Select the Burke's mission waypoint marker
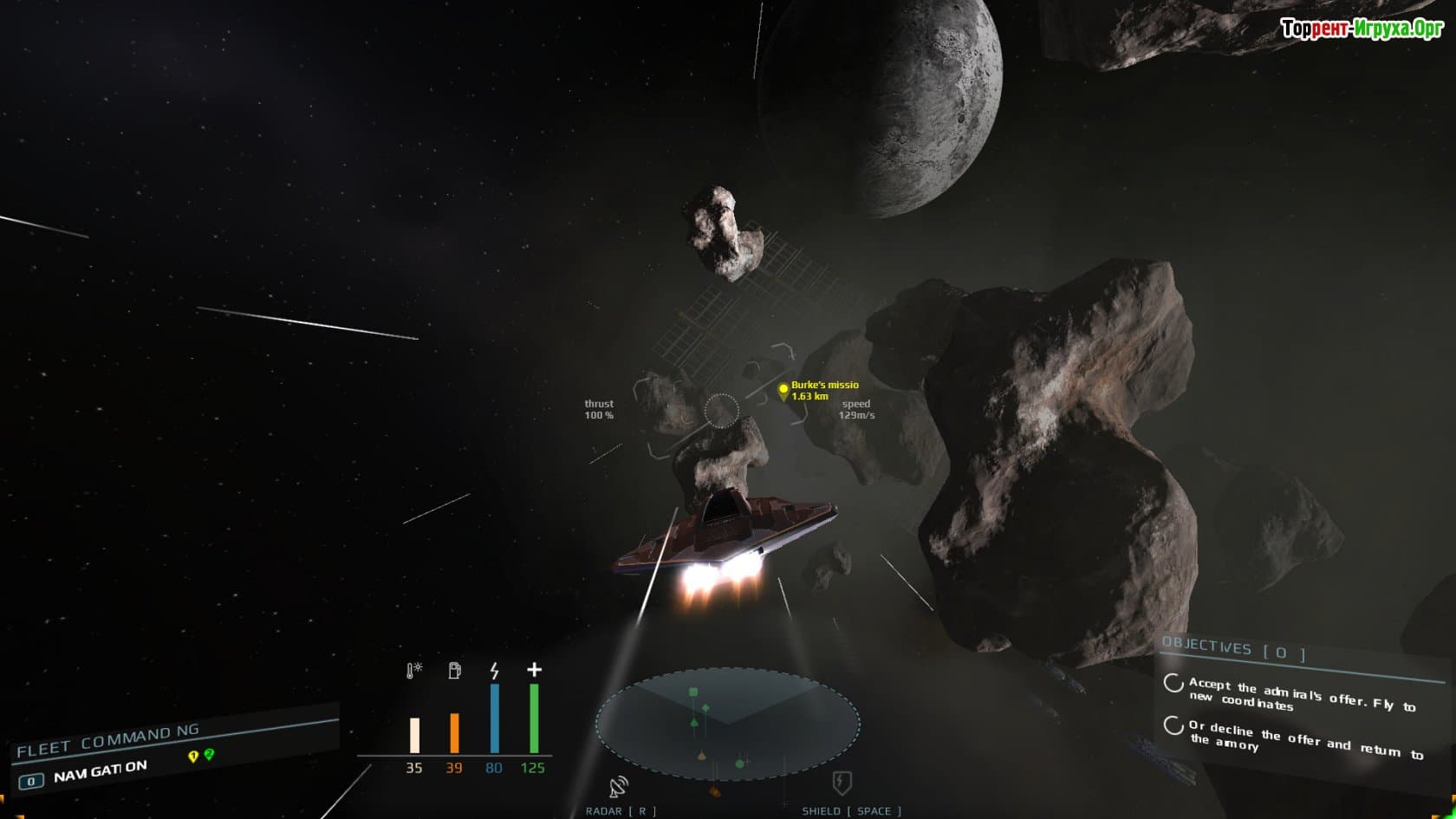Screen dimensions: 1456x819 click(x=783, y=391)
